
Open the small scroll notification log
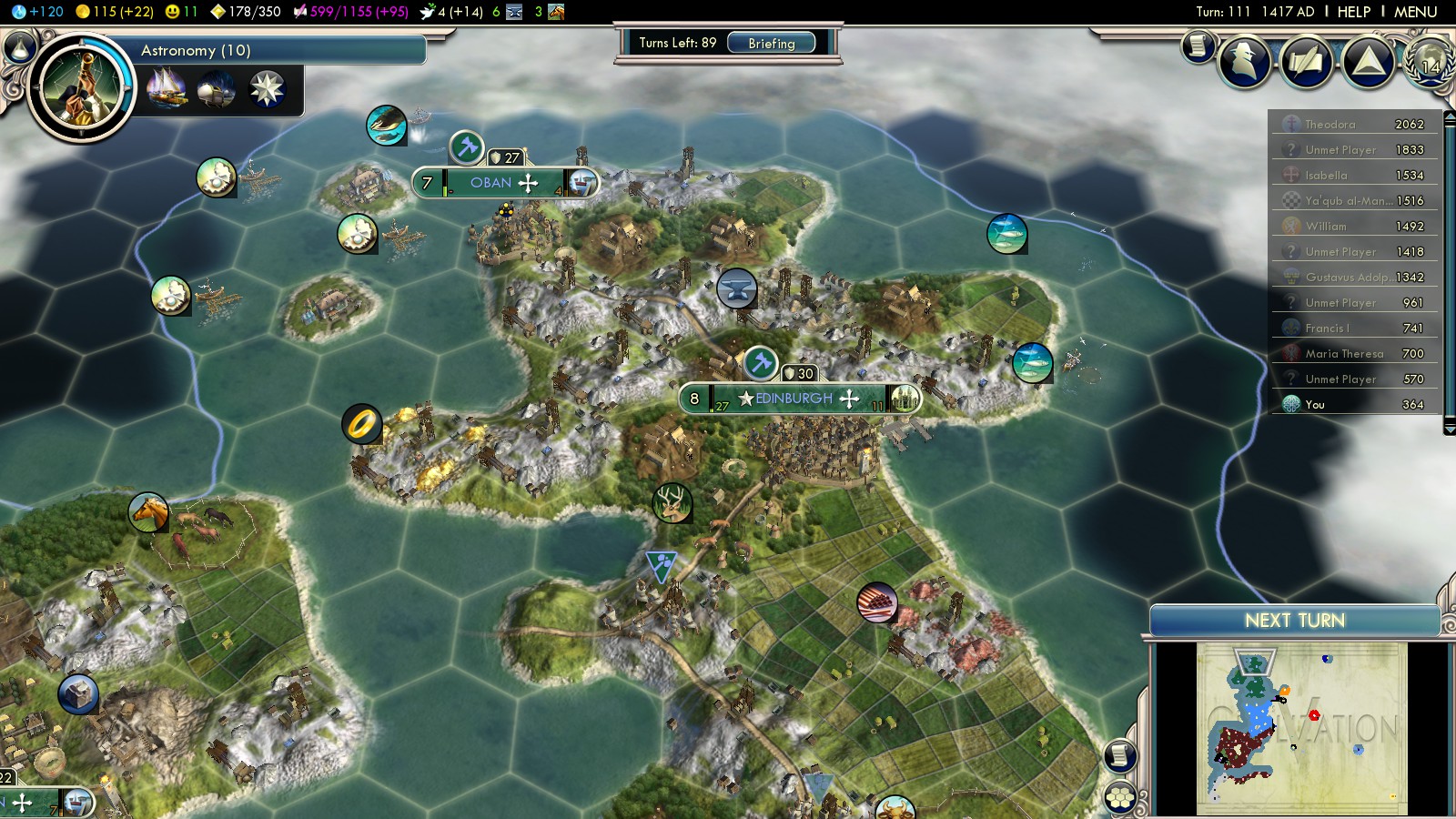pyautogui.click(x=1198, y=45)
